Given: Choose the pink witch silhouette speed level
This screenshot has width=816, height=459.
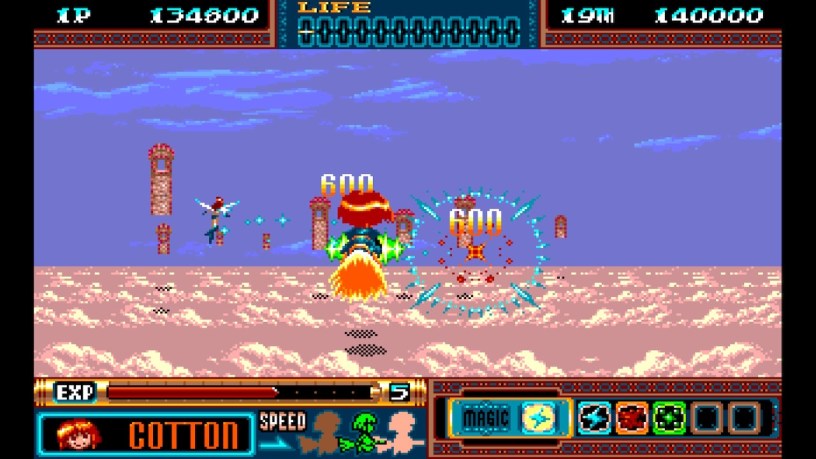Looking at the screenshot, I should (404, 430).
